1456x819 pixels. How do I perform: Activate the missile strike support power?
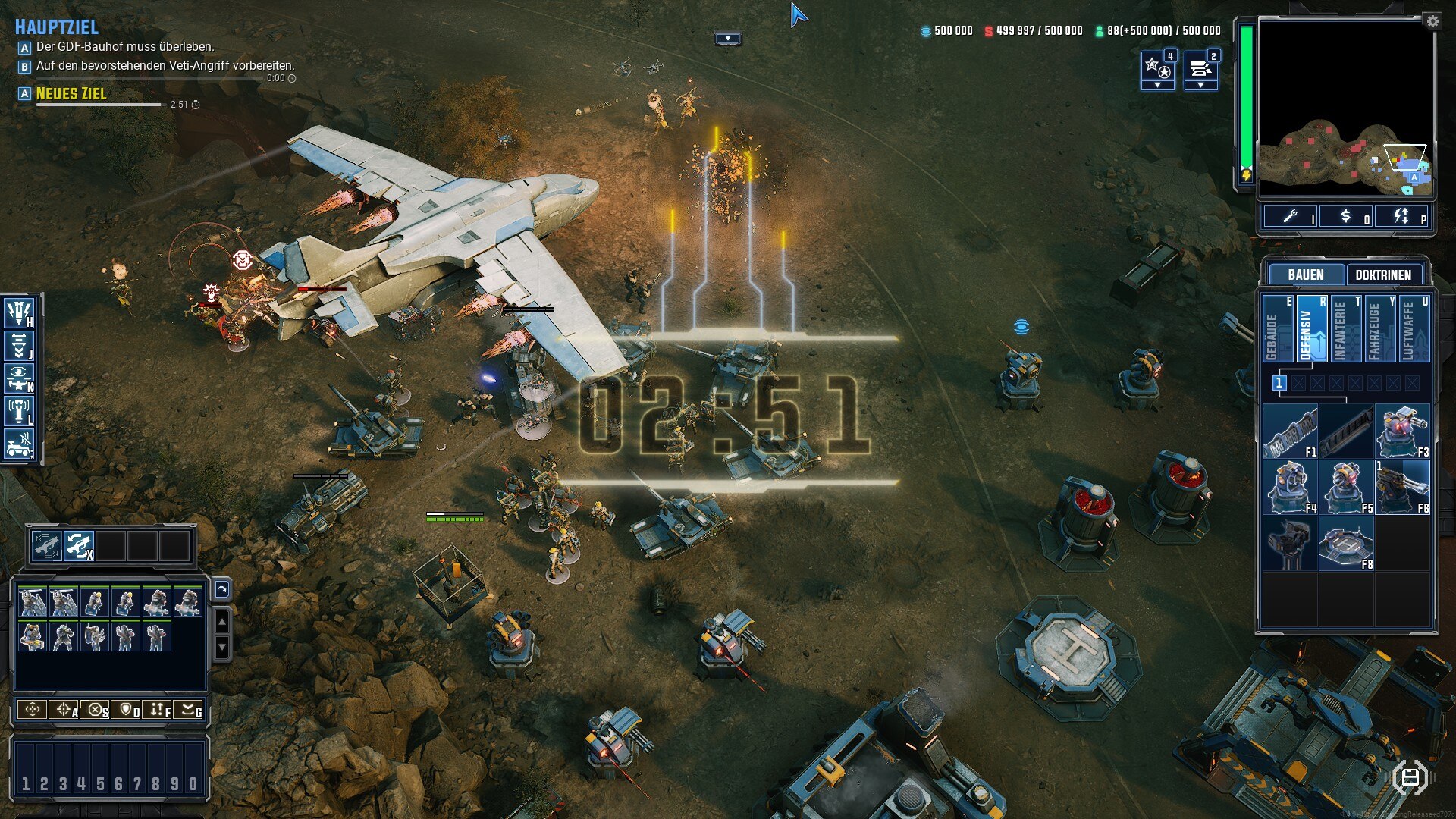pyautogui.click(x=19, y=311)
